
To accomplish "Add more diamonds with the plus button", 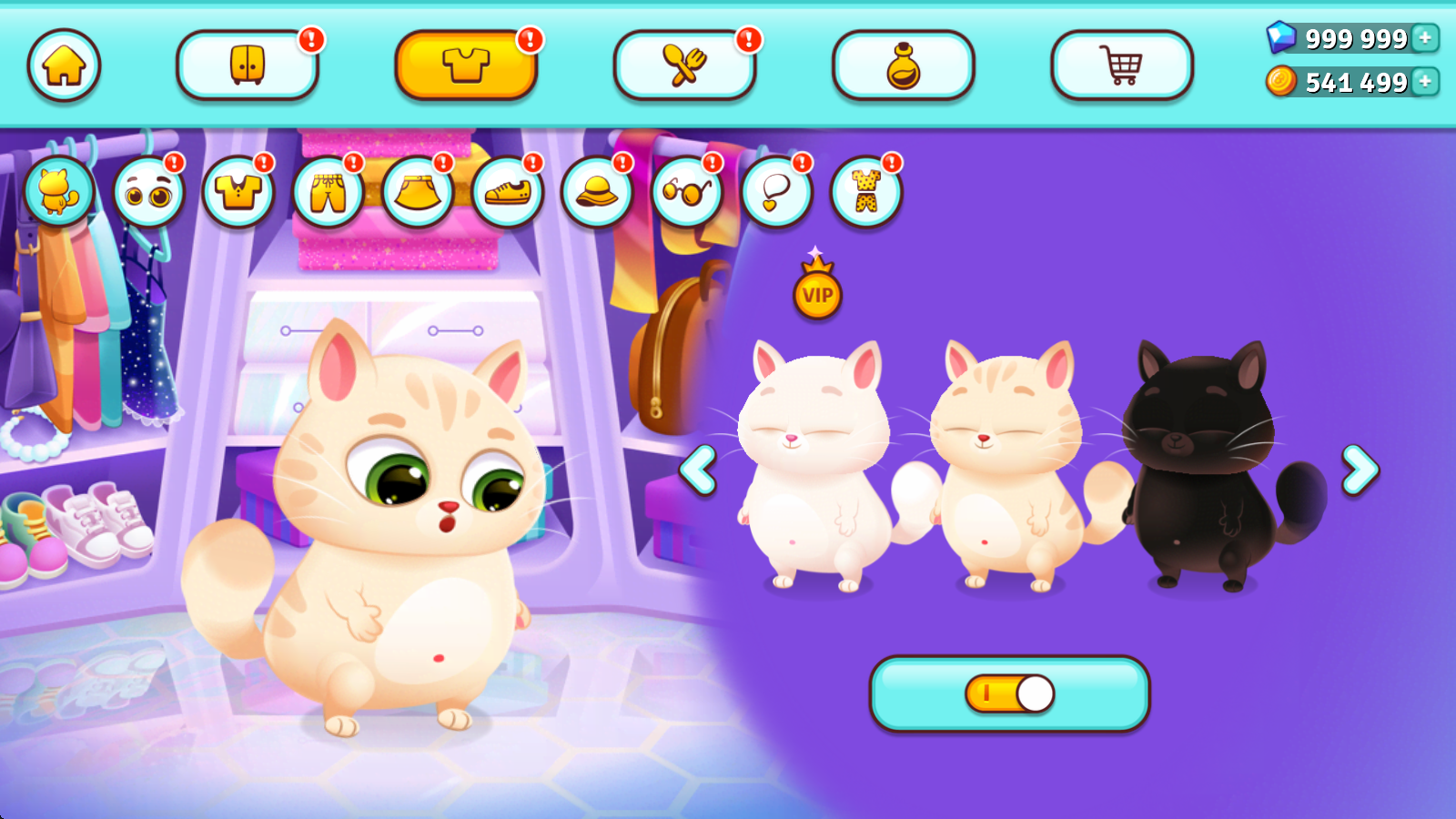I will 1425,38.
